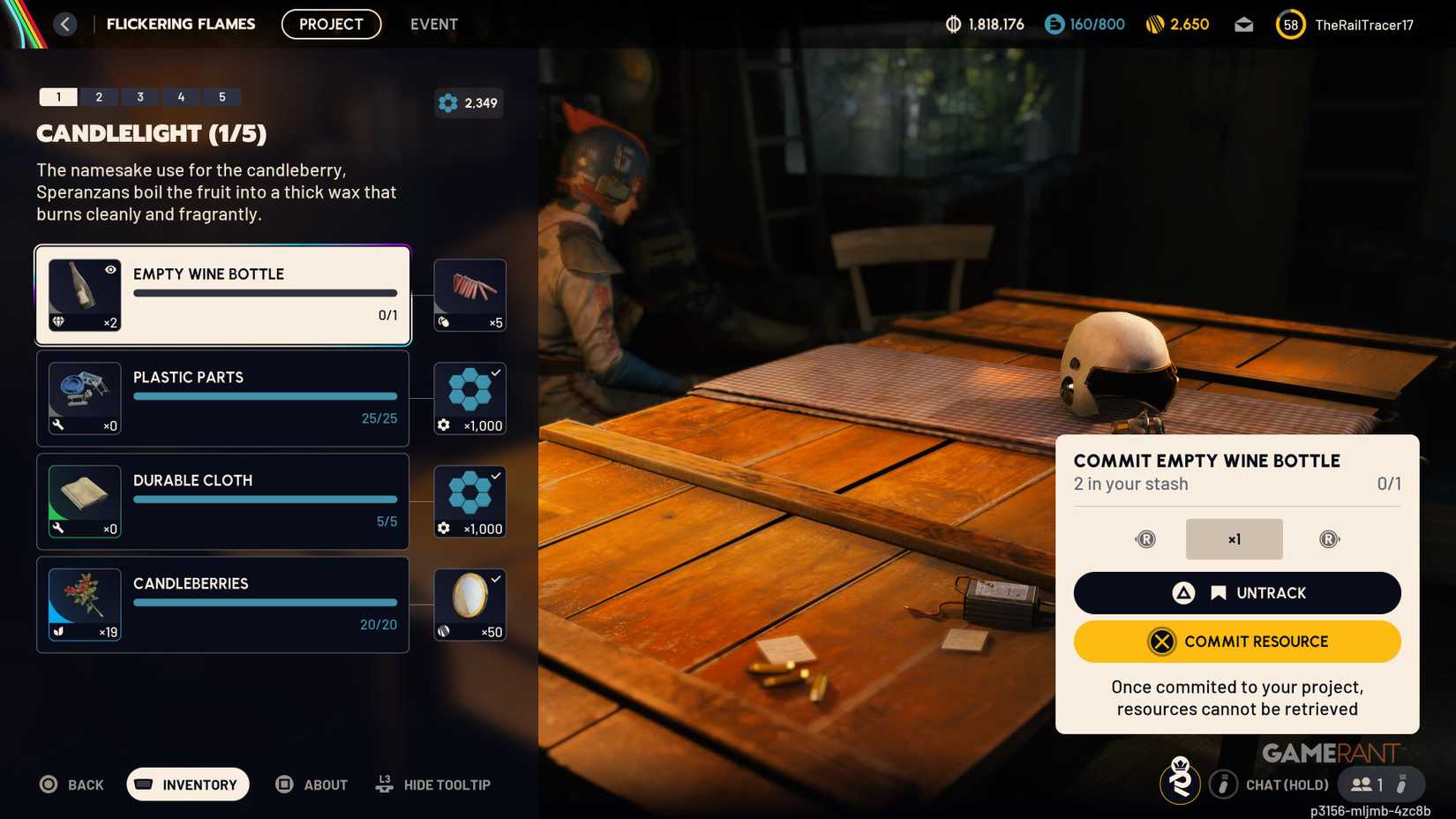Click the gear icon next to 2,349
Screen dimensions: 1456x819
click(x=447, y=103)
